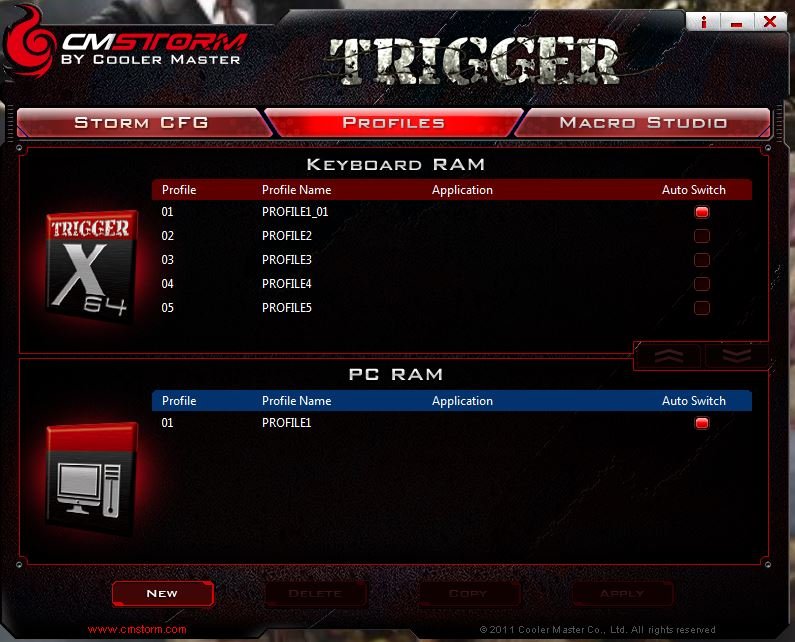Choose keyboard profile PROFILE2
This screenshot has height=642, width=795.
coord(287,236)
